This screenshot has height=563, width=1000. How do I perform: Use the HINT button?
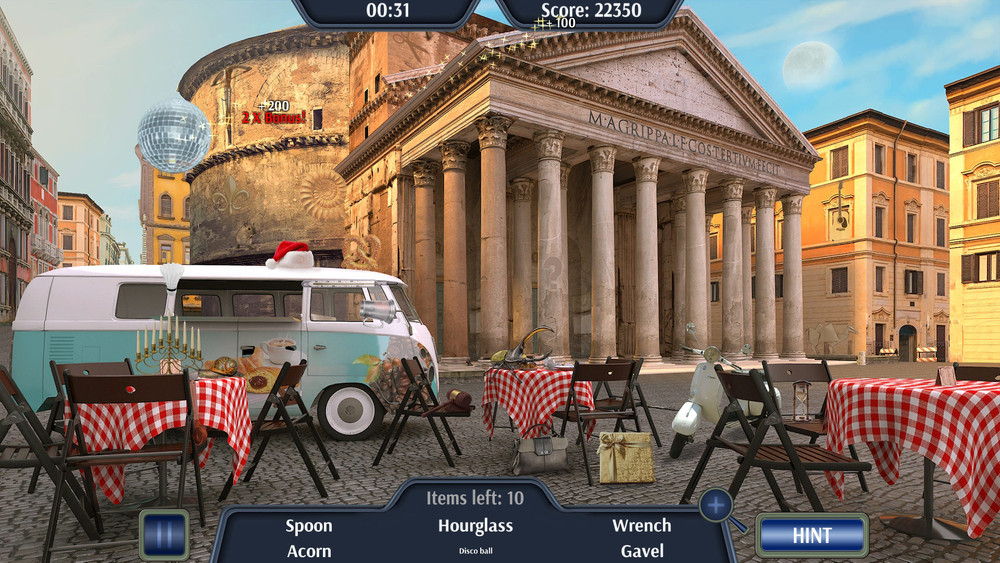tap(811, 535)
